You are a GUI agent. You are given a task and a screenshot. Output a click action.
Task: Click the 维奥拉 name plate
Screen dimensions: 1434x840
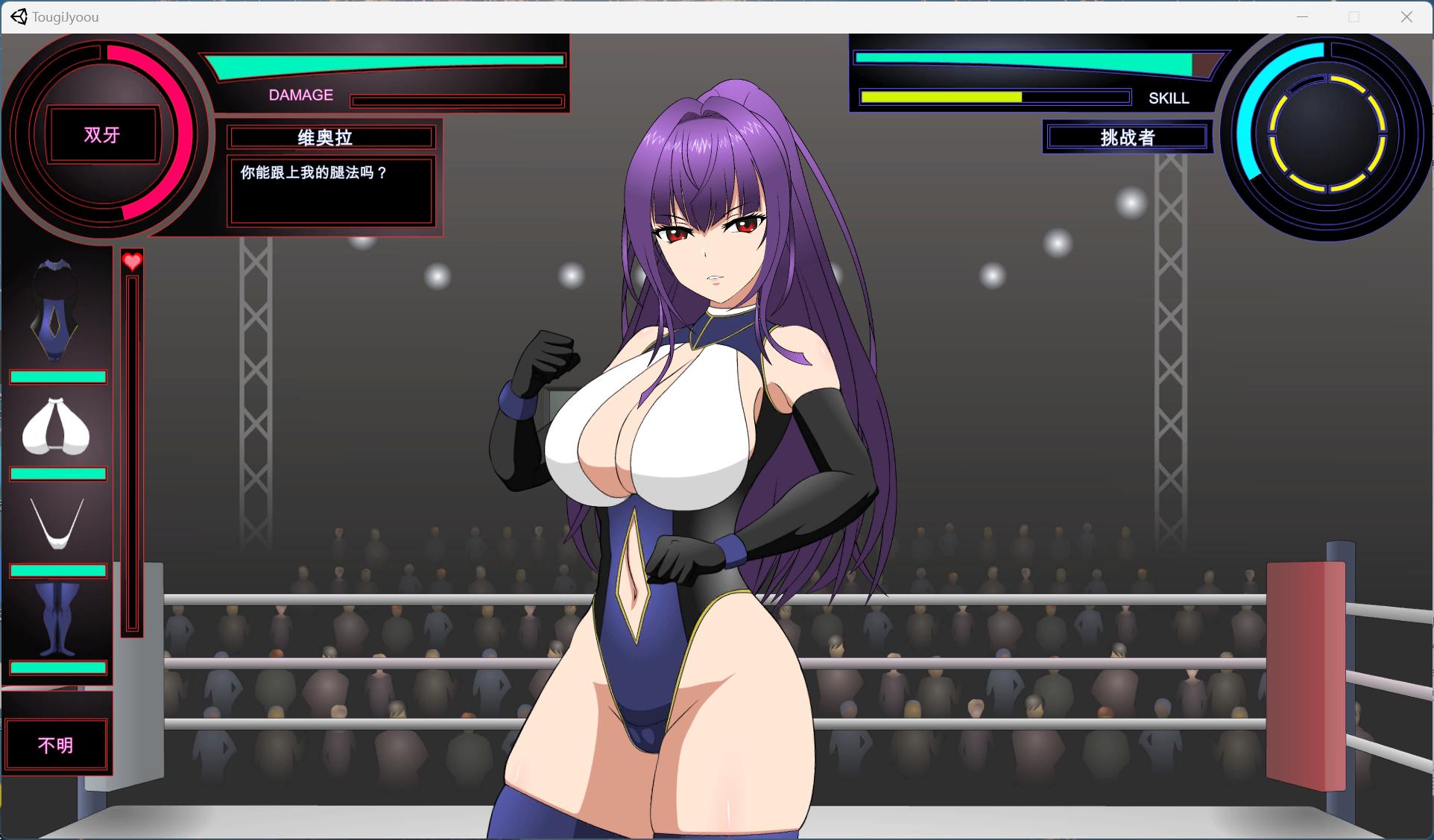click(330, 137)
